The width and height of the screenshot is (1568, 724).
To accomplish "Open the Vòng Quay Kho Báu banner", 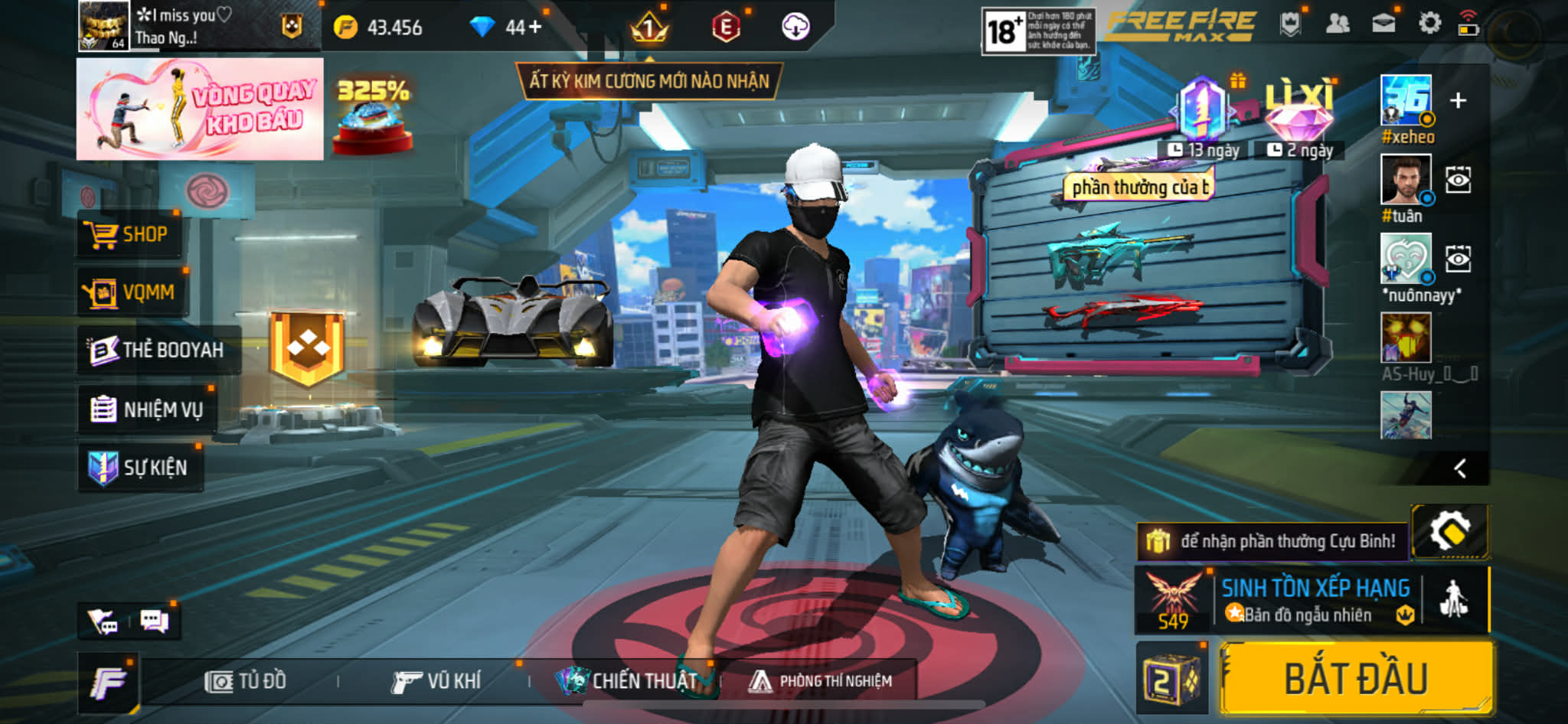I will pyautogui.click(x=200, y=109).
